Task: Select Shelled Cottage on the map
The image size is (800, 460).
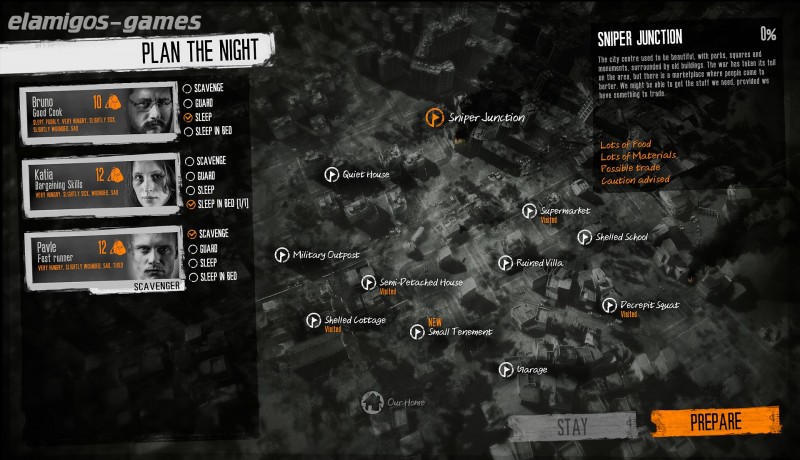Action: pos(314,320)
